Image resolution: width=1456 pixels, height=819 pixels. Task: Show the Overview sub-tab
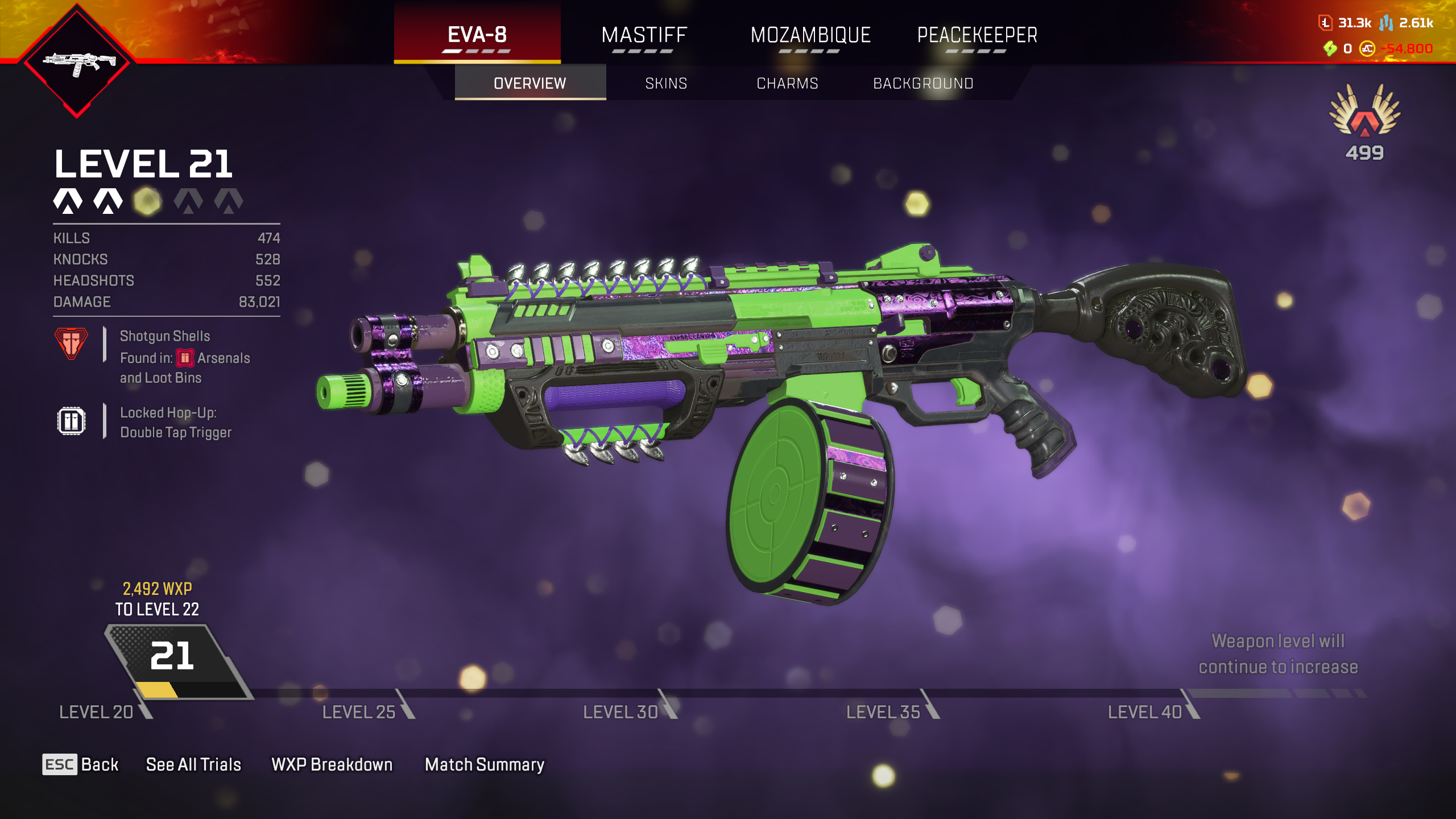pos(530,84)
